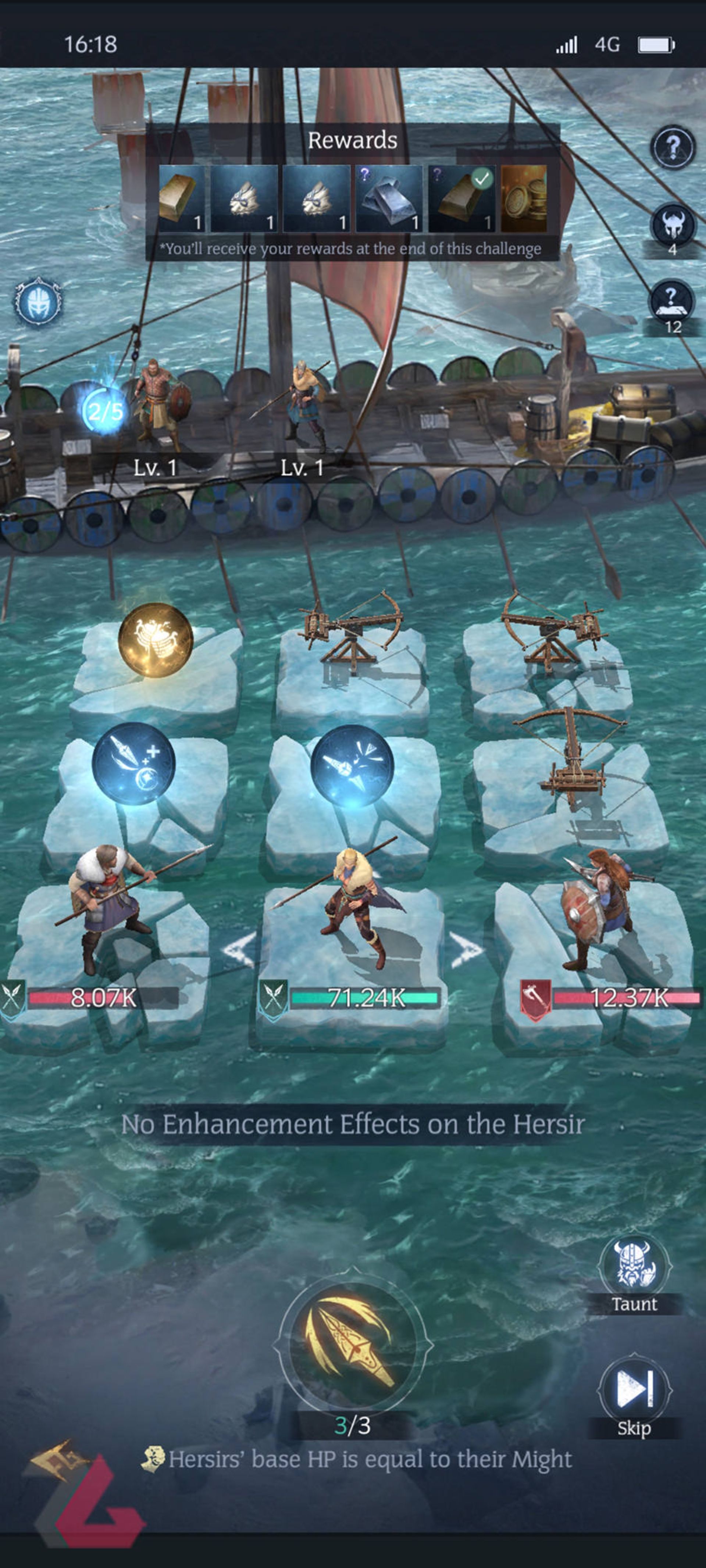Inspect the silver ingot reward

pyautogui.click(x=389, y=199)
